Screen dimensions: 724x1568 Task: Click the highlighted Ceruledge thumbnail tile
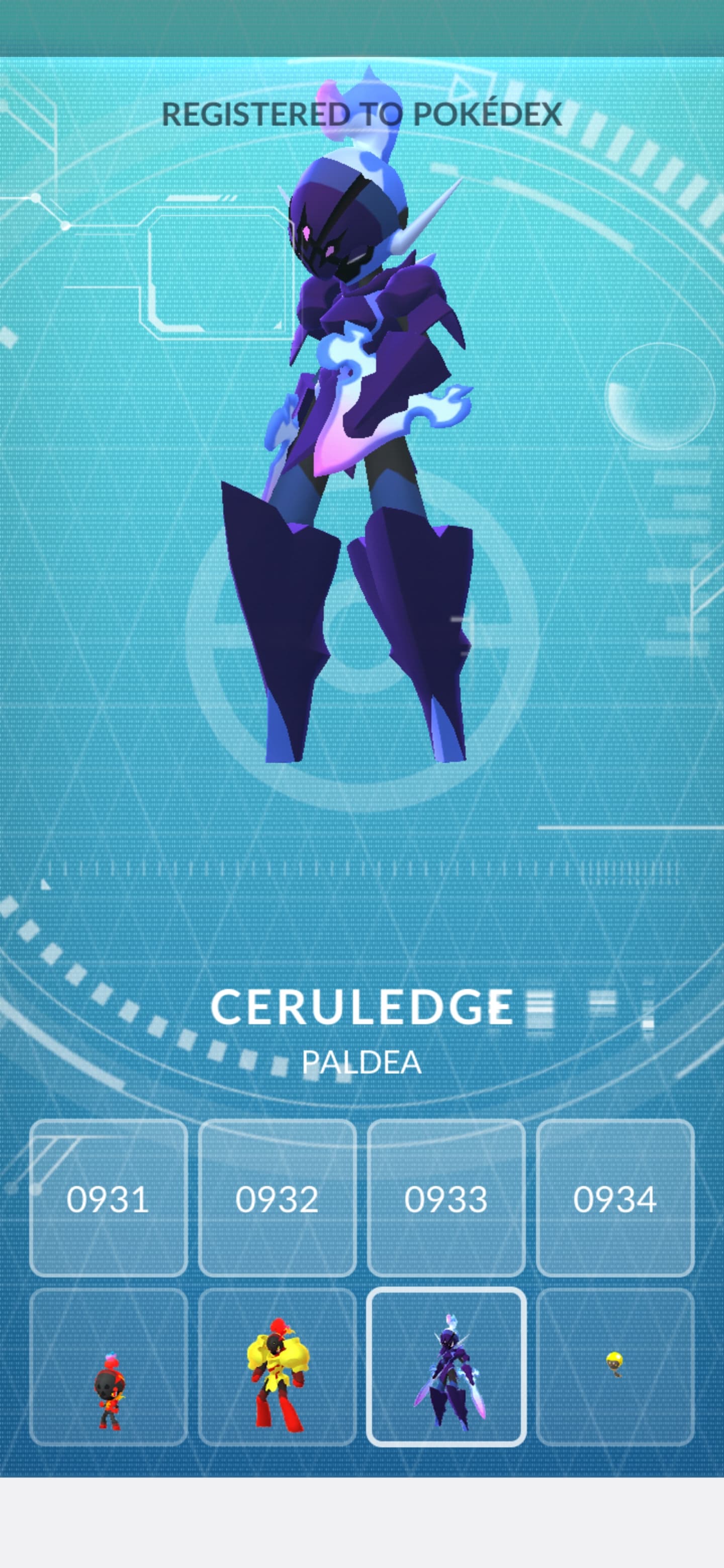[x=446, y=1367]
